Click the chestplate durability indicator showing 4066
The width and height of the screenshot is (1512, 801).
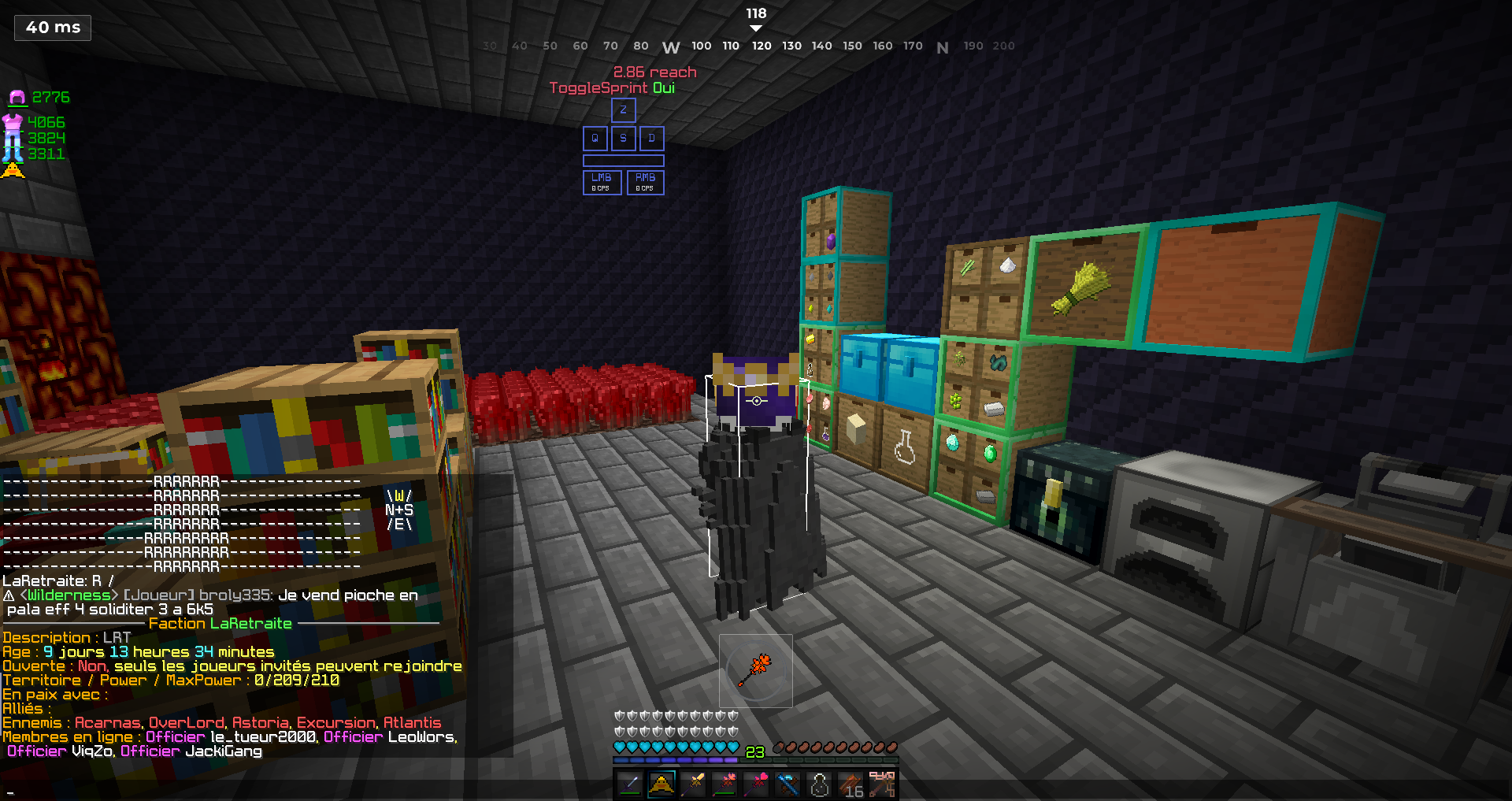tap(35, 122)
